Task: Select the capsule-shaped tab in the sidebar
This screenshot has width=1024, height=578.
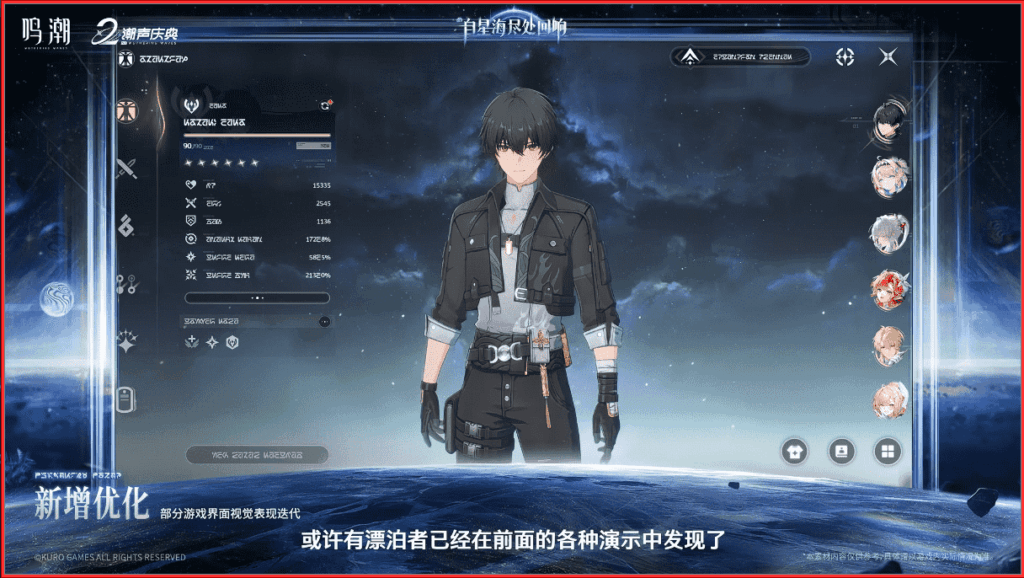Action: [x=126, y=398]
